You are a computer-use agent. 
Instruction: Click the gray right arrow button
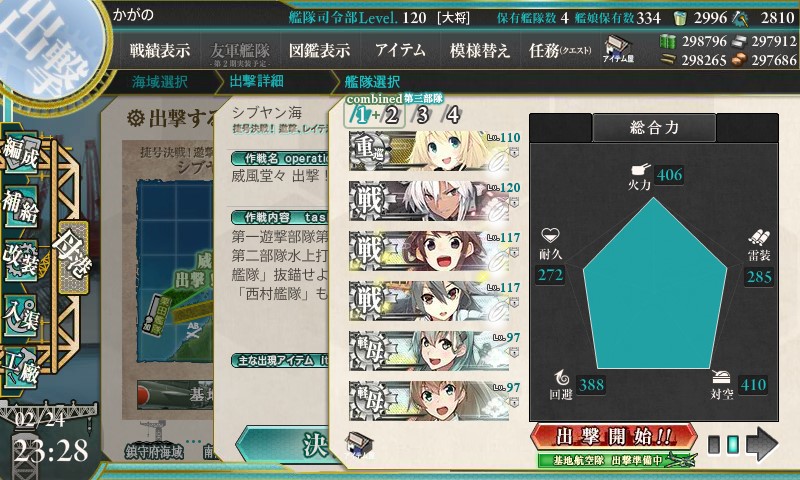pos(761,442)
